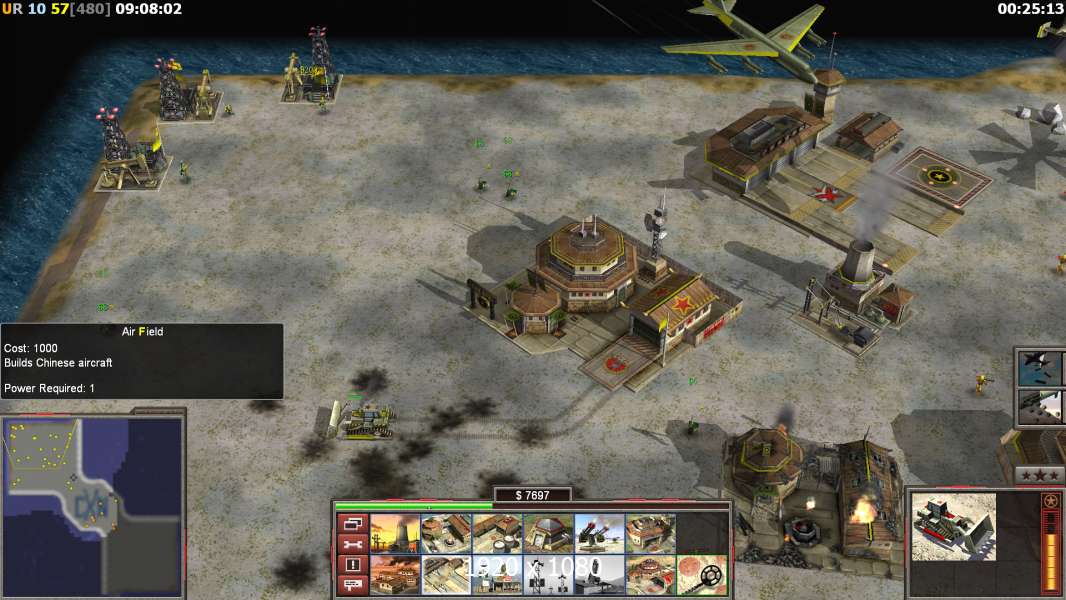Activate the bomber aircraft power shortcut
This screenshot has height=600, width=1066.
tap(1040, 368)
